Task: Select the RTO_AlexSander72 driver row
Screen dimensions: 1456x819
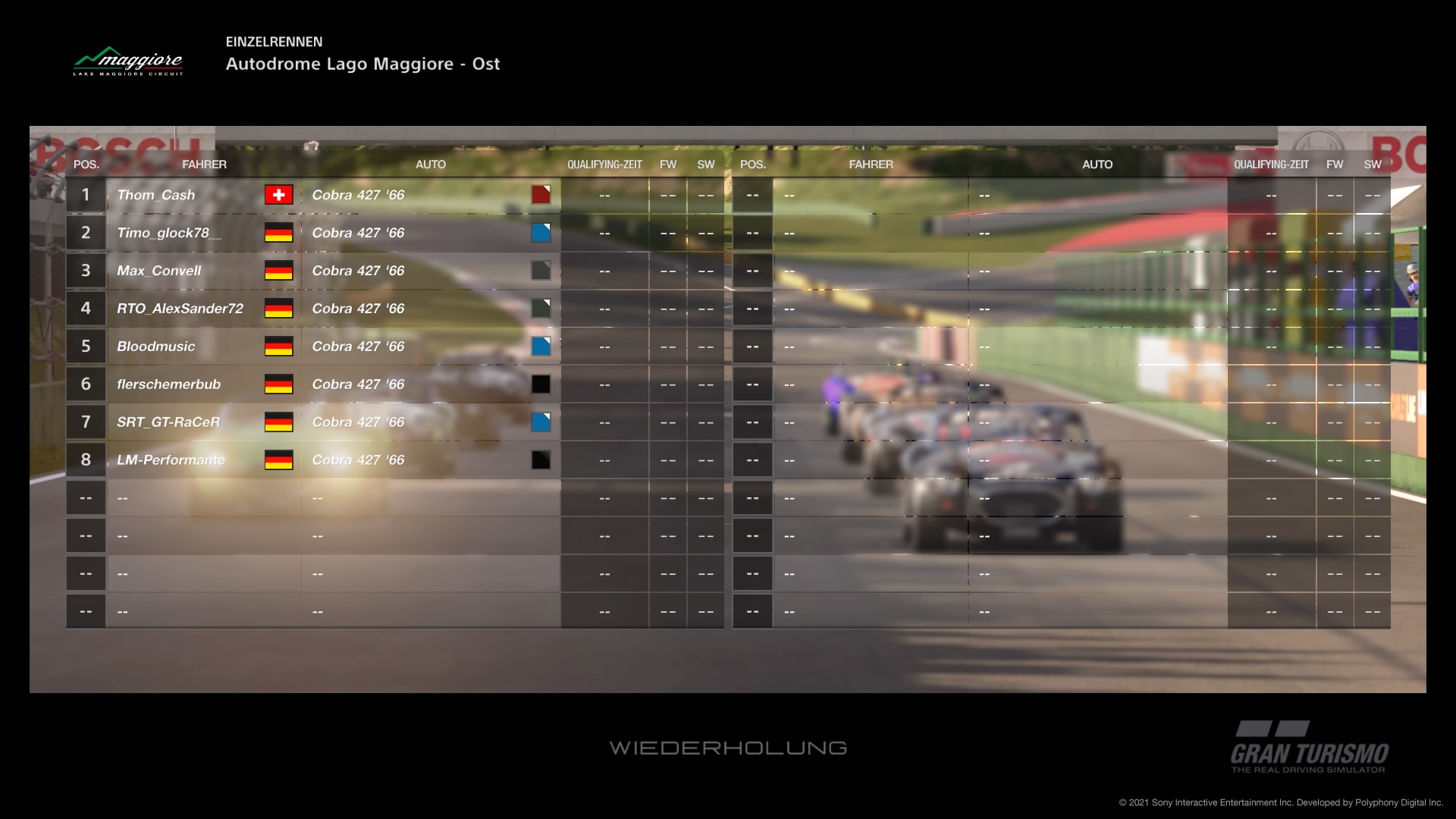Action: click(180, 309)
